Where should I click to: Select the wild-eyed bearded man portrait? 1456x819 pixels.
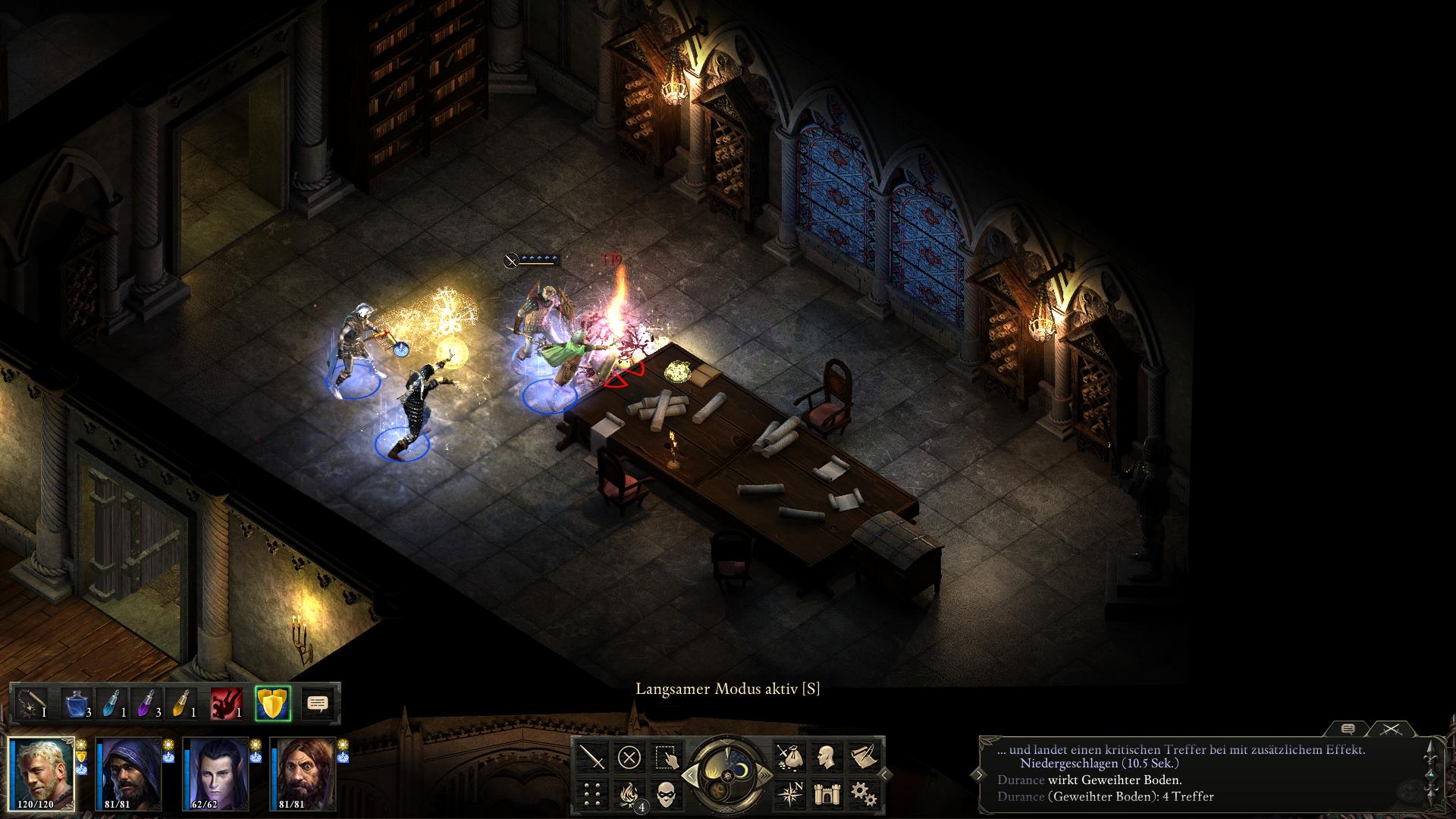click(303, 773)
